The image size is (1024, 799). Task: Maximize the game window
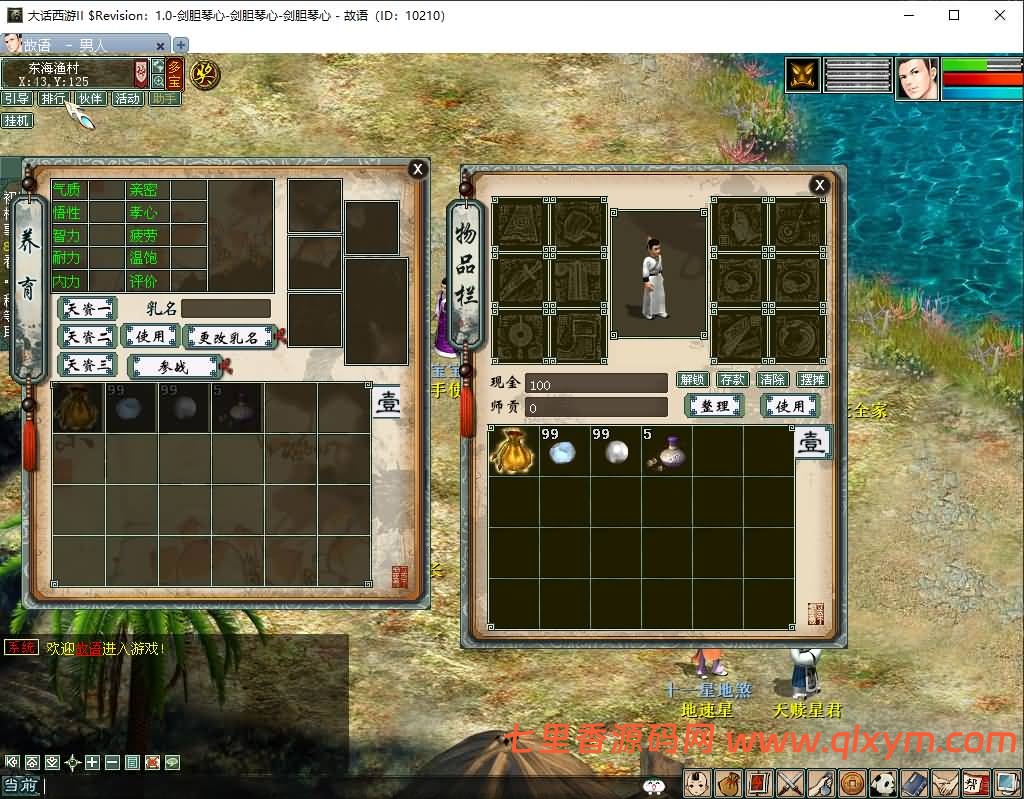(954, 15)
